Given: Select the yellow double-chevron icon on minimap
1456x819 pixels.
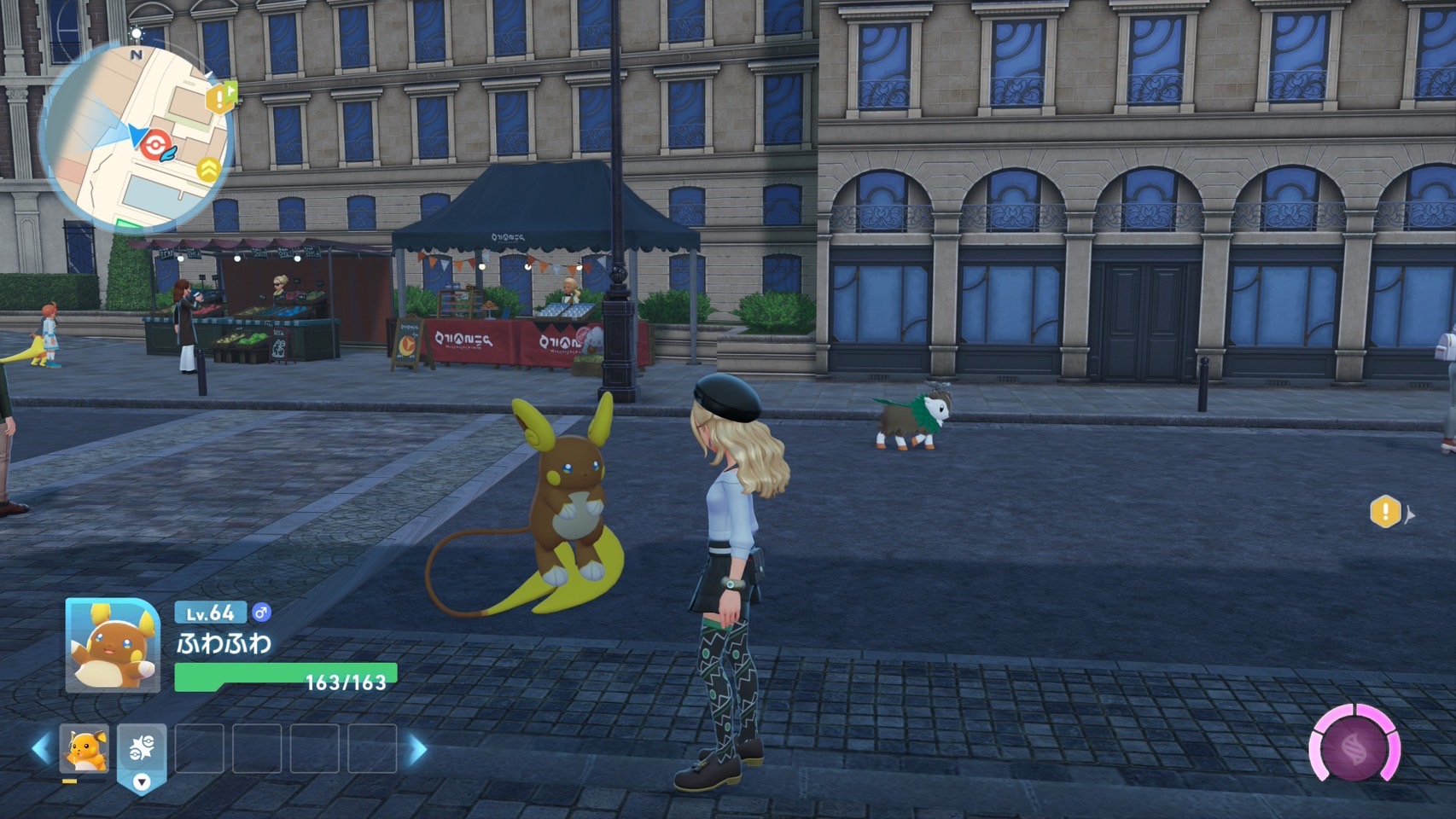Looking at the screenshot, I should [x=209, y=169].
